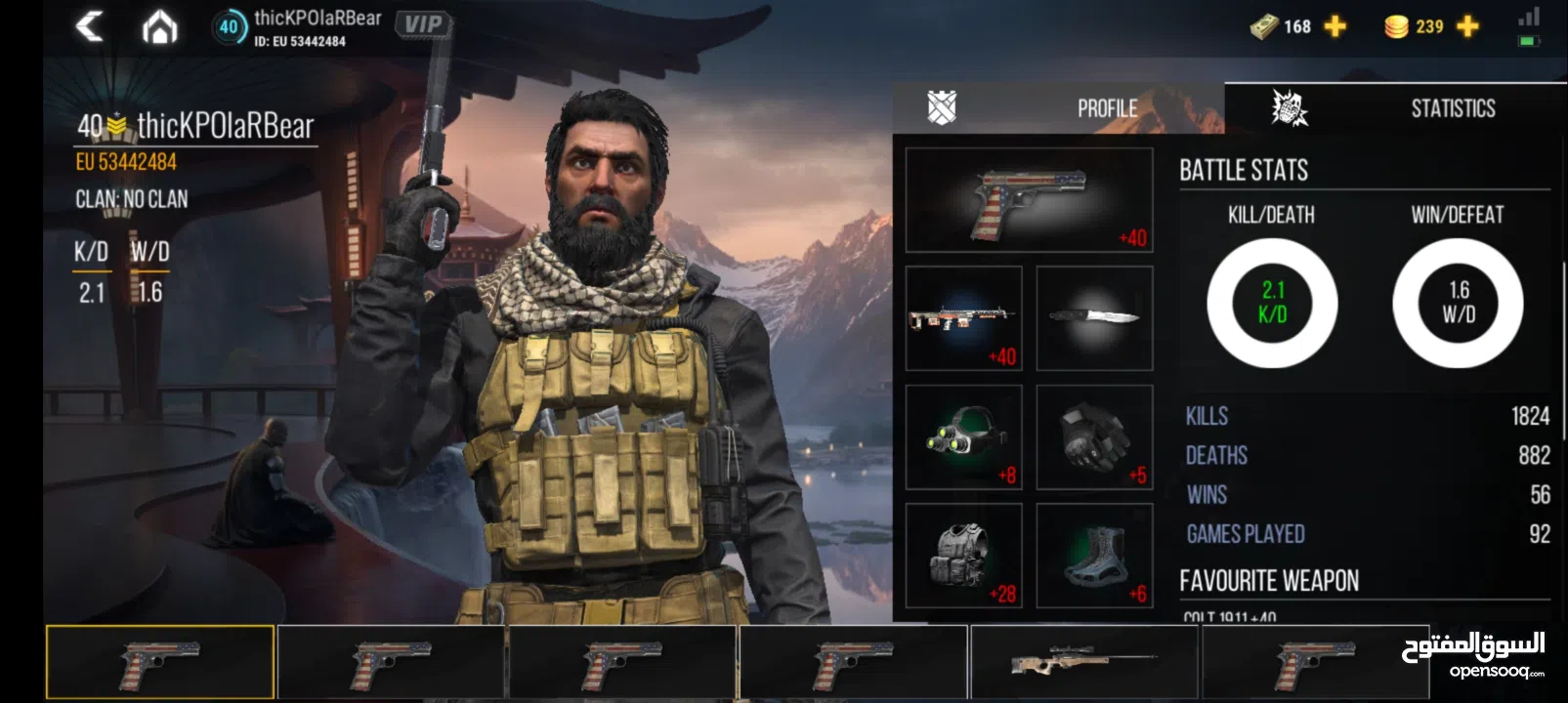Select the tactical gloves with +5 upgrade
Viewport: 1568px width, 703px height.
point(1094,436)
